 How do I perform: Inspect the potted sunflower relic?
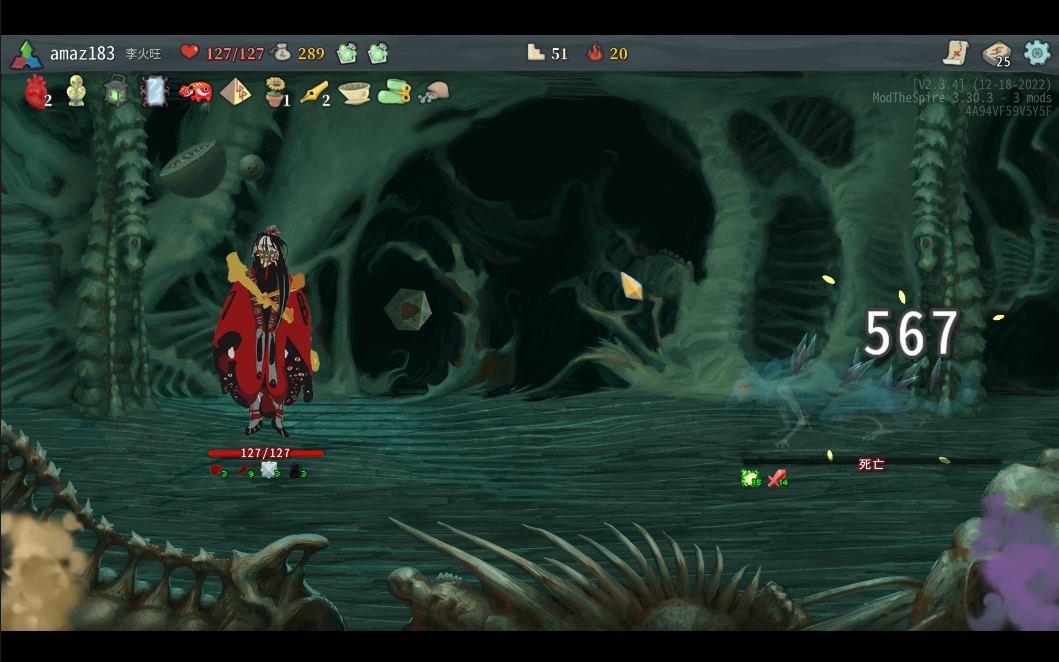point(275,92)
